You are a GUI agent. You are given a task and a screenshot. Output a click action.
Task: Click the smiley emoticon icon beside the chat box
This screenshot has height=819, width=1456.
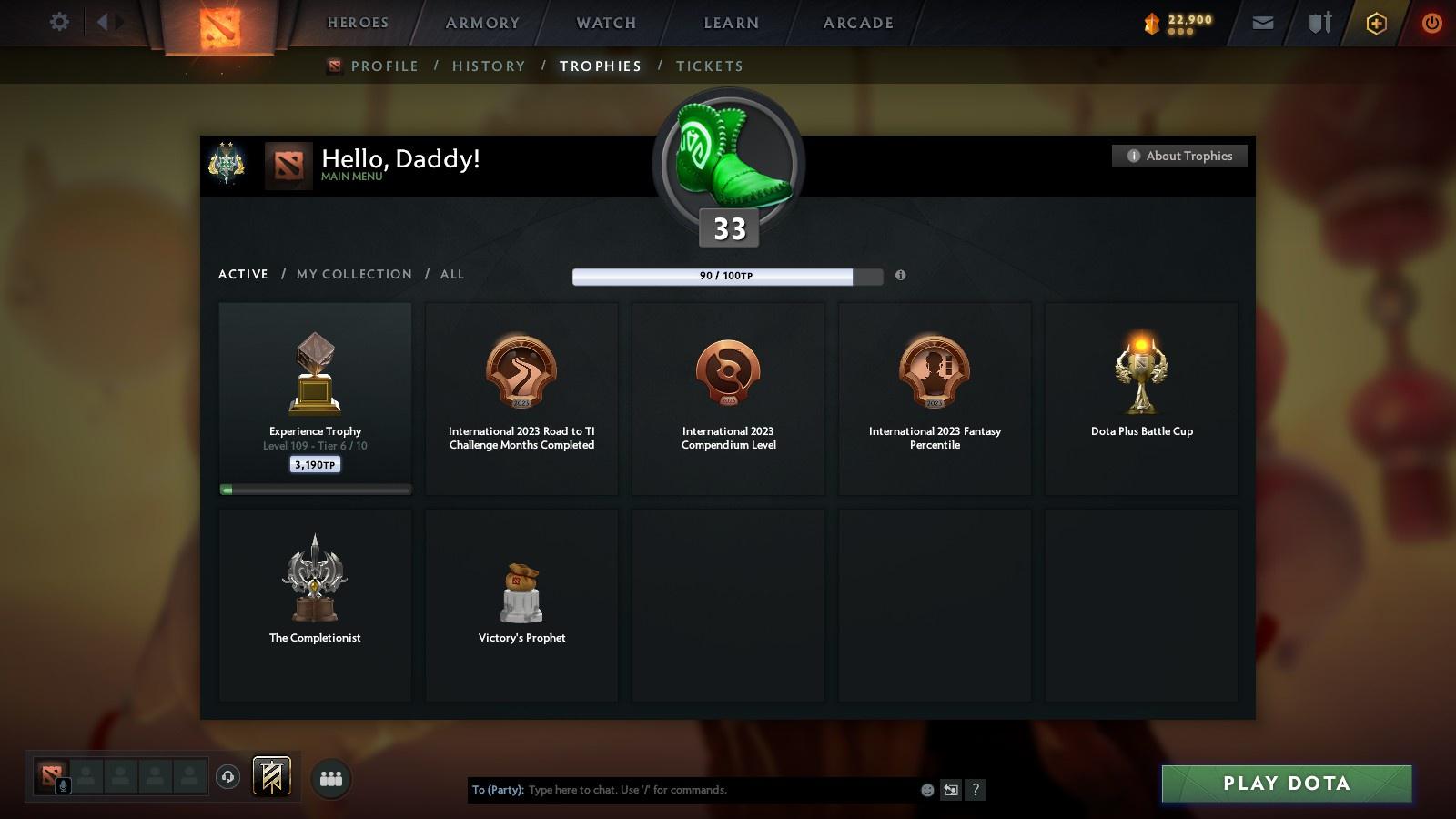point(926,790)
